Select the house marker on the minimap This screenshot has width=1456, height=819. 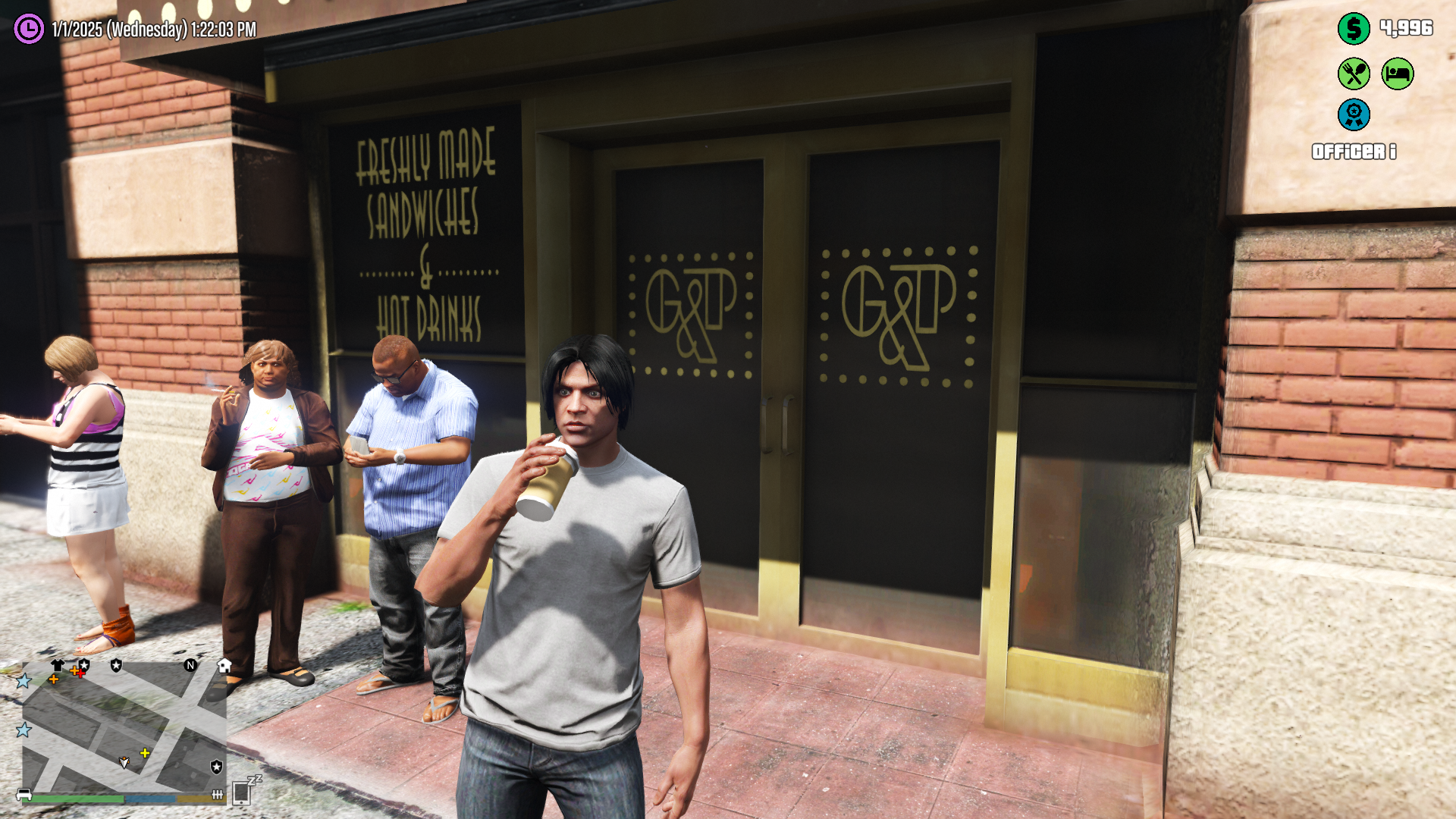coord(224,666)
